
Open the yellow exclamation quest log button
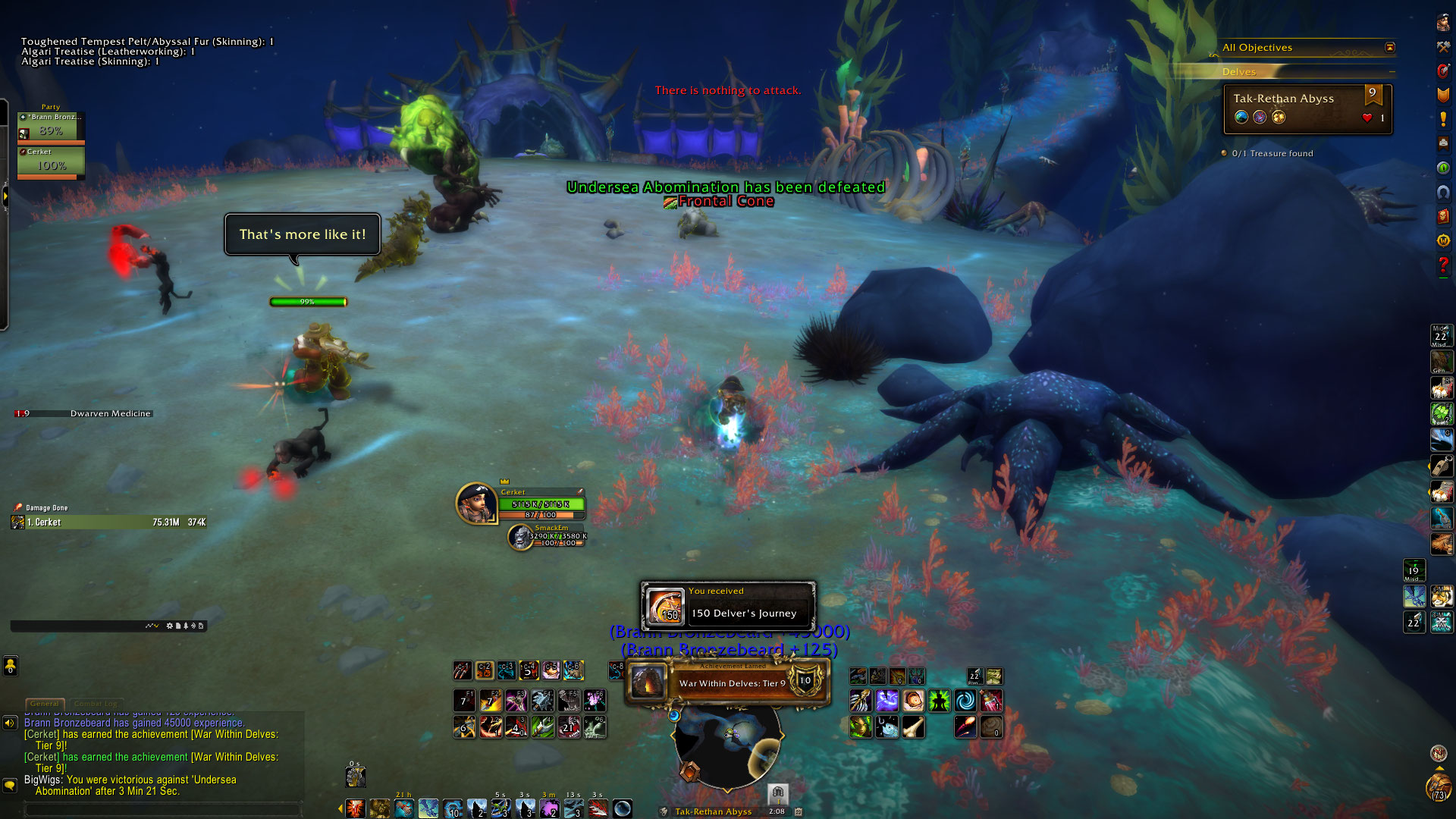(1443, 120)
